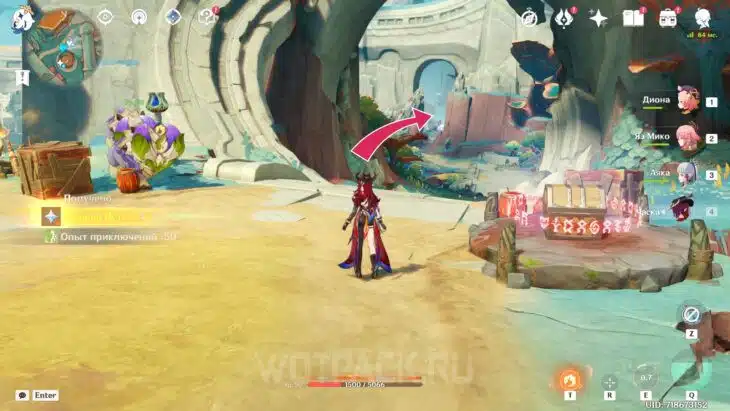730x411 pixels.
Task: Use the orange flame skill icon
Action: pyautogui.click(x=570, y=380)
